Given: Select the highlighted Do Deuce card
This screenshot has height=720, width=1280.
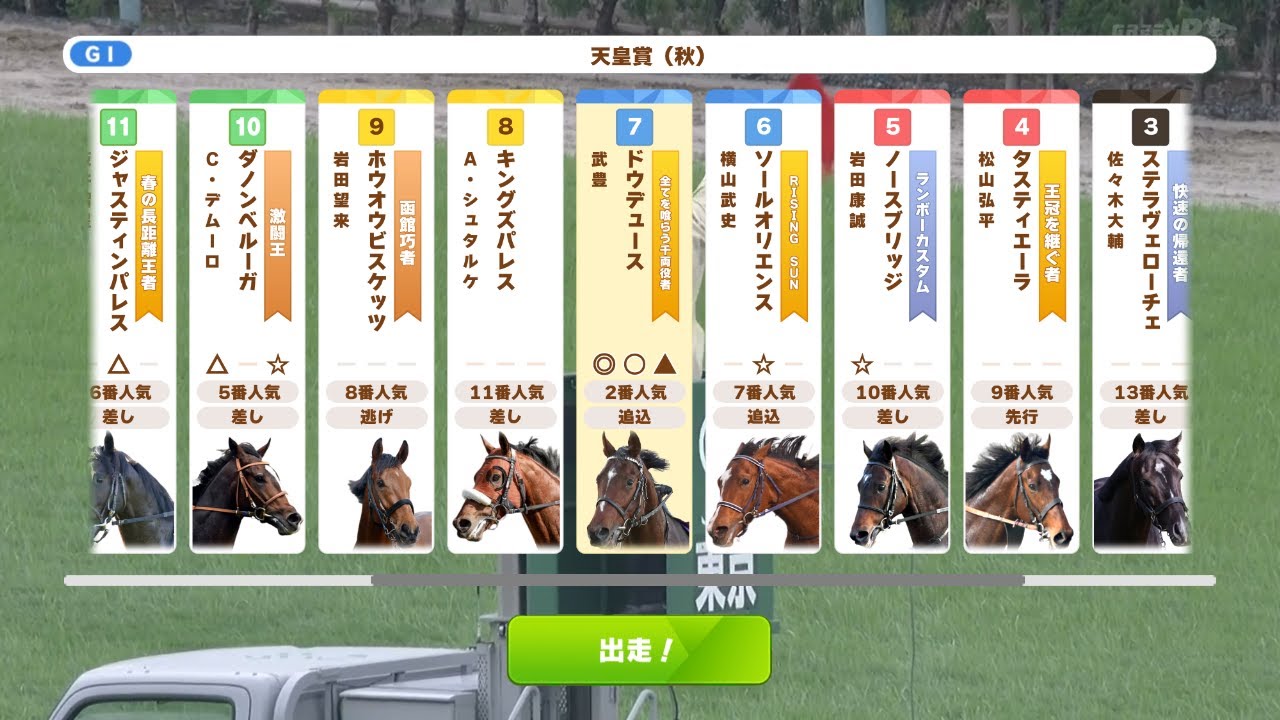Looking at the screenshot, I should 634,320.
